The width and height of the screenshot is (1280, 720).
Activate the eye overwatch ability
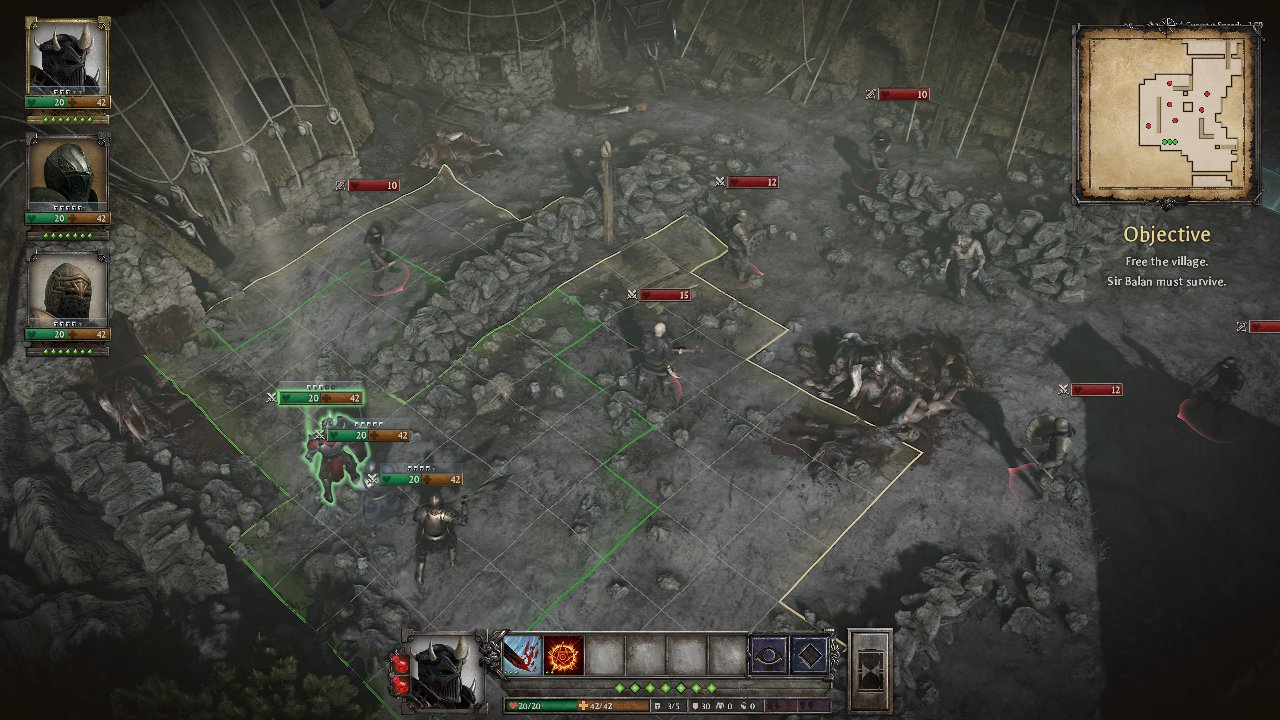768,655
